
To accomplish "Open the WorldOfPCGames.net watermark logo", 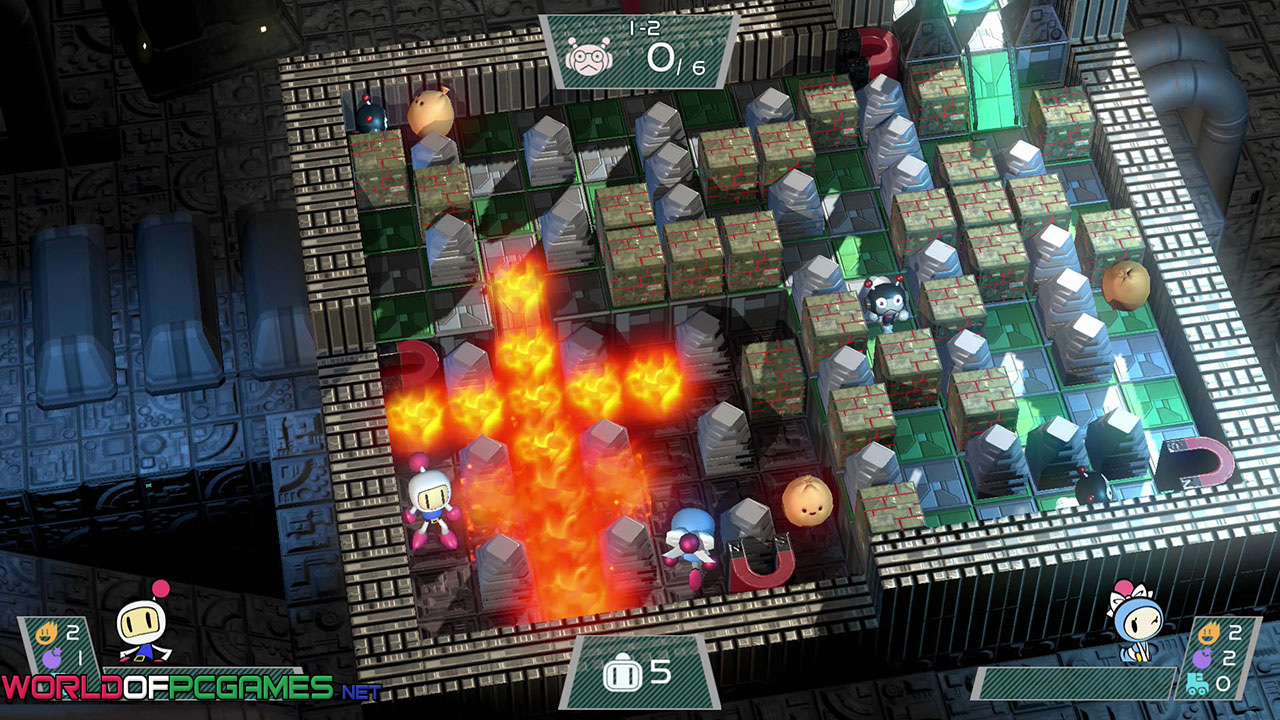I will 190,688.
